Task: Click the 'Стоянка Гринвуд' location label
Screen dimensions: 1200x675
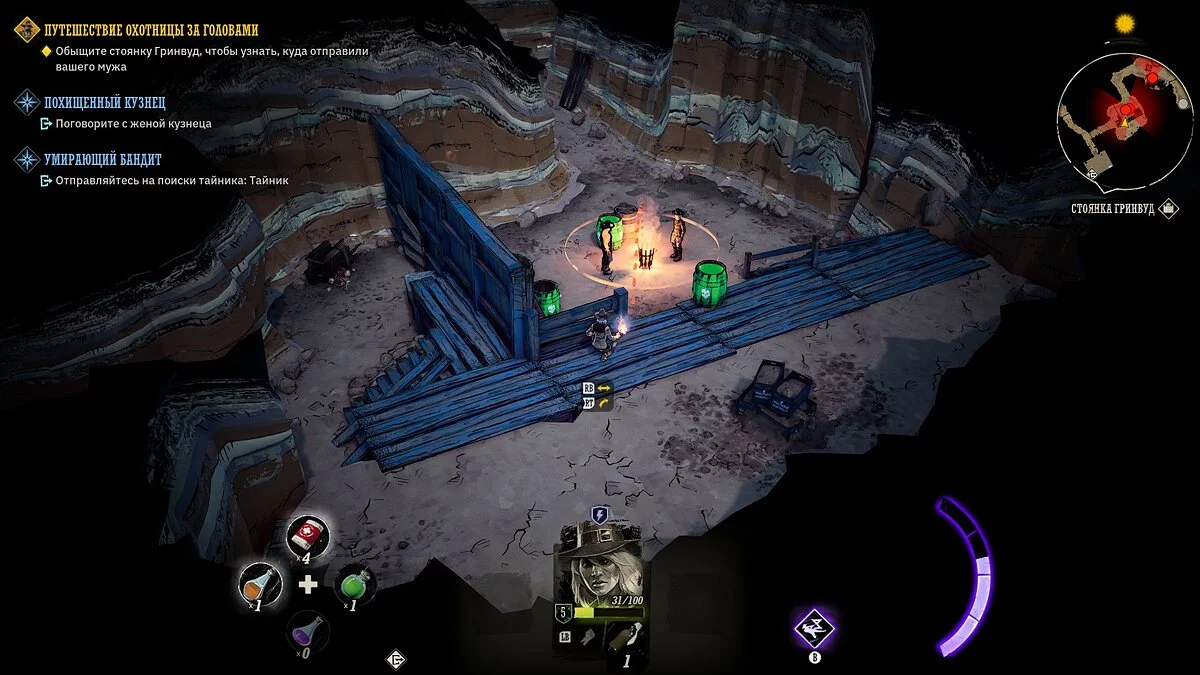Action: point(1110,211)
